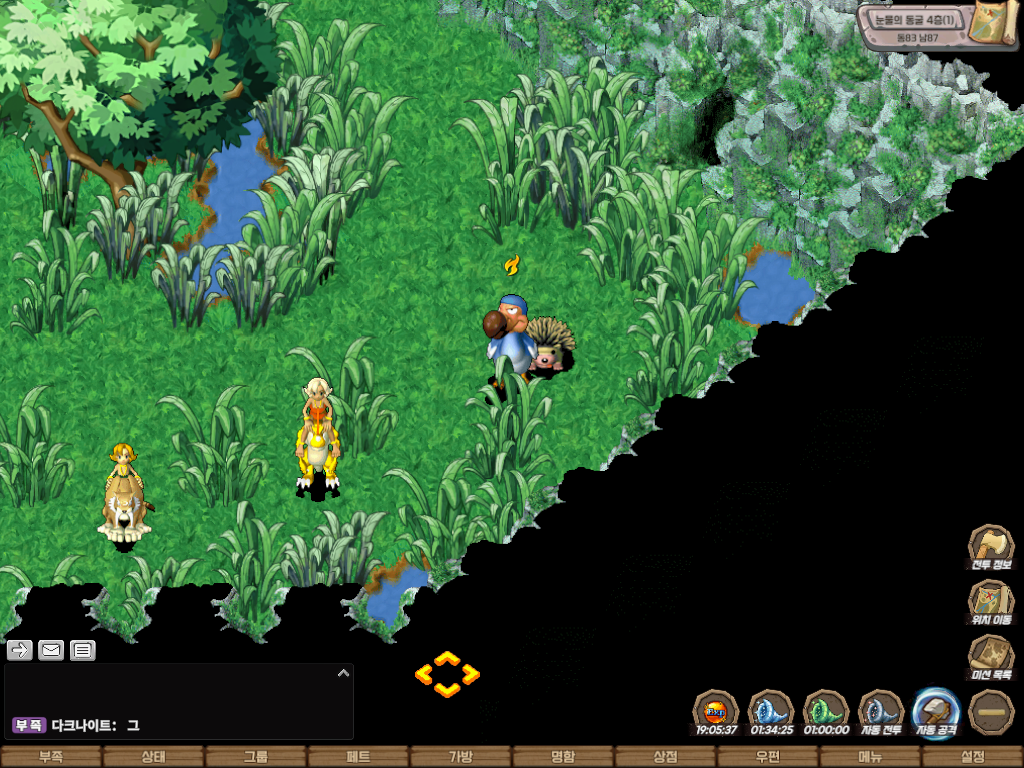Image resolution: width=1024 pixels, height=768 pixels.
Task: Open the 그룹 (group) menu
Action: (256, 757)
